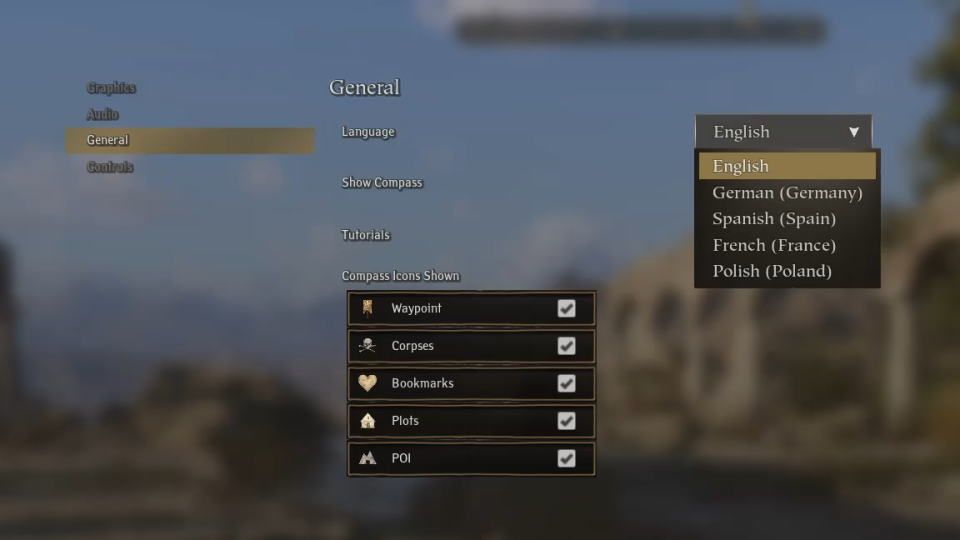
Task: Pick Spanish (Spain) from the language list
Action: (x=774, y=219)
